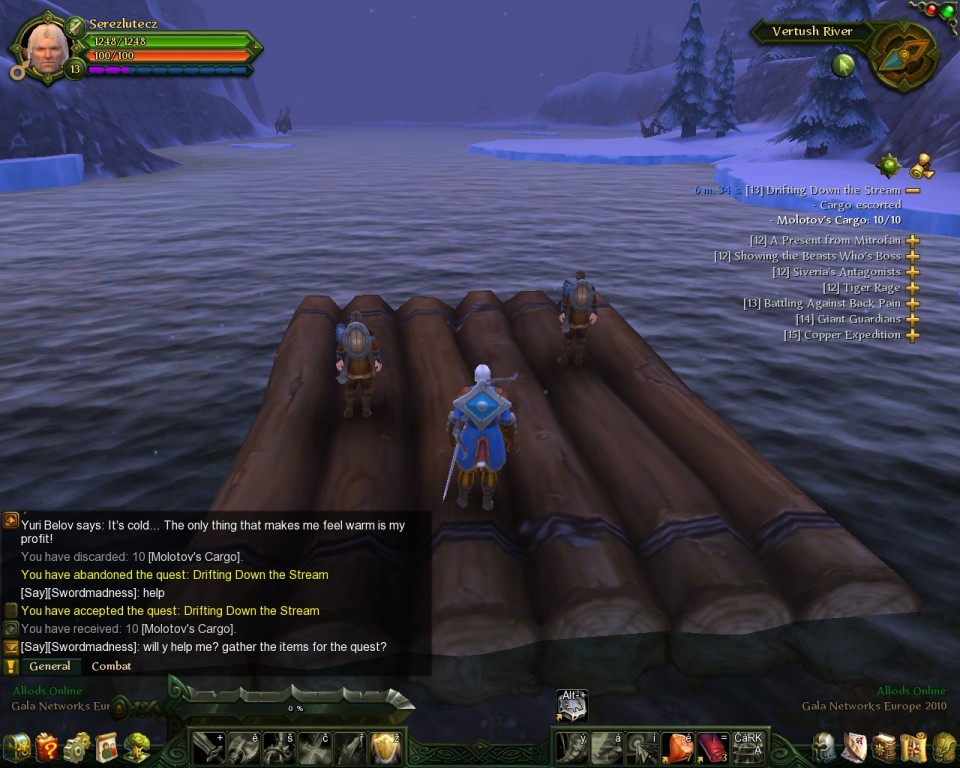
Task: Open the treasure chest menu icon
Action: tap(17, 747)
